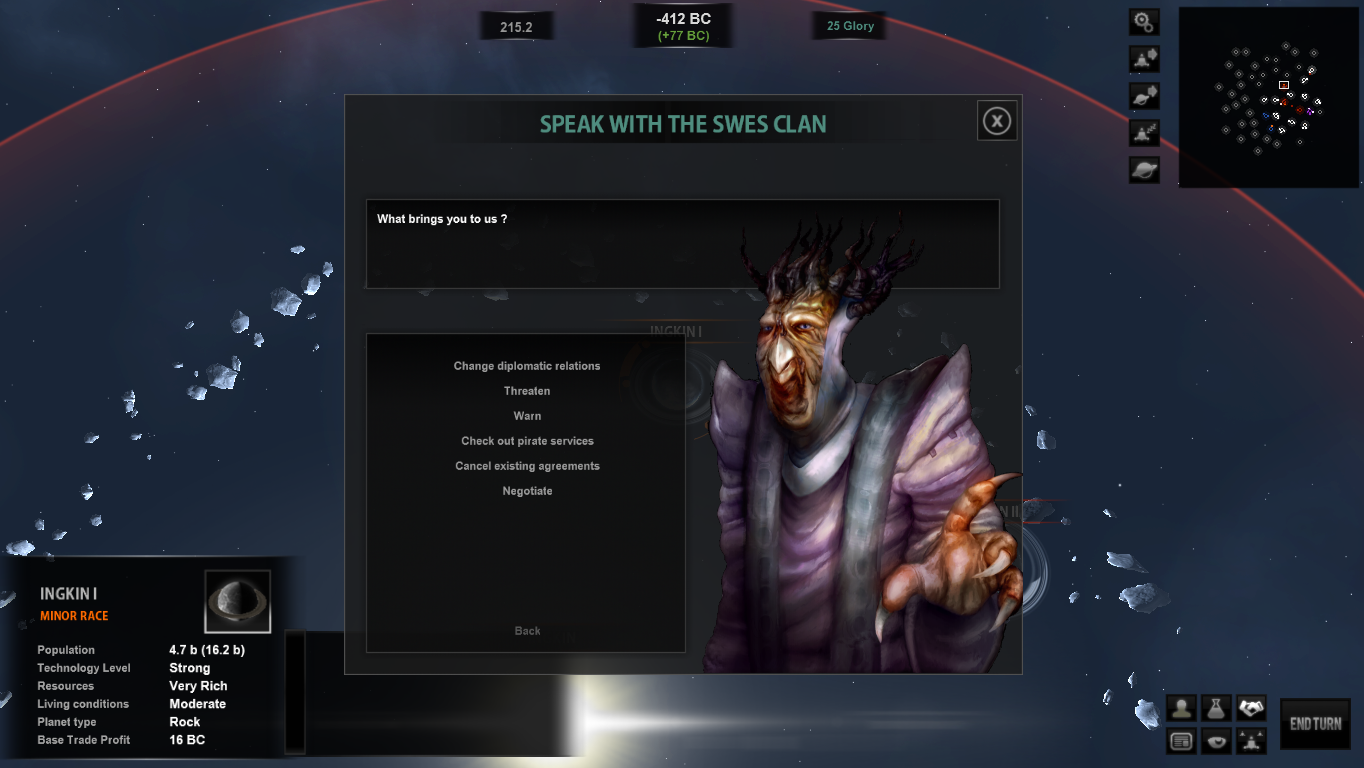End the current turn
The width and height of the screenshot is (1364, 768).
[1315, 724]
